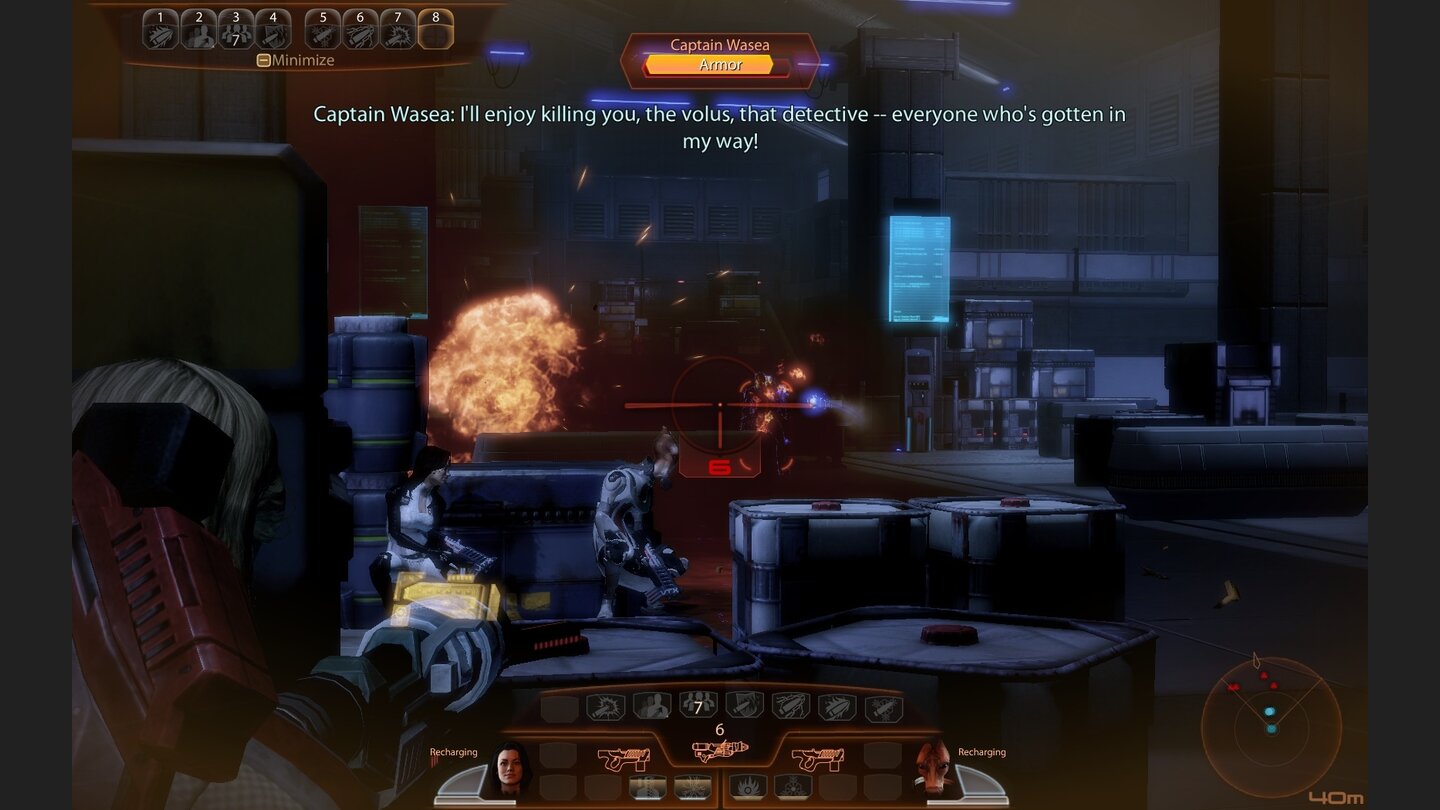
Task: Toggle the empty highlighted slot 8
Action: 436,30
